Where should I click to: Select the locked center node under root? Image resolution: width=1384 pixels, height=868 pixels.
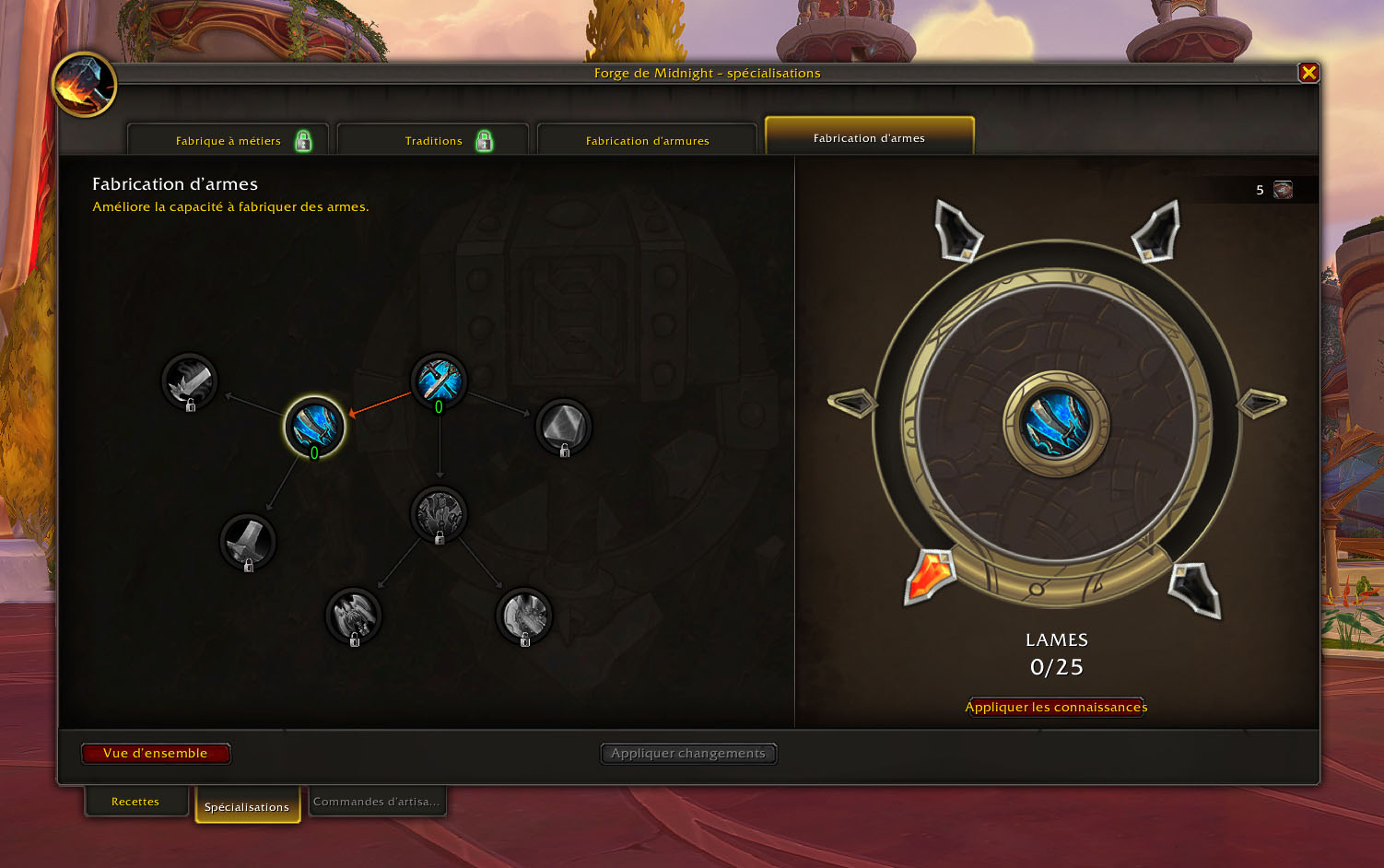[x=439, y=513]
